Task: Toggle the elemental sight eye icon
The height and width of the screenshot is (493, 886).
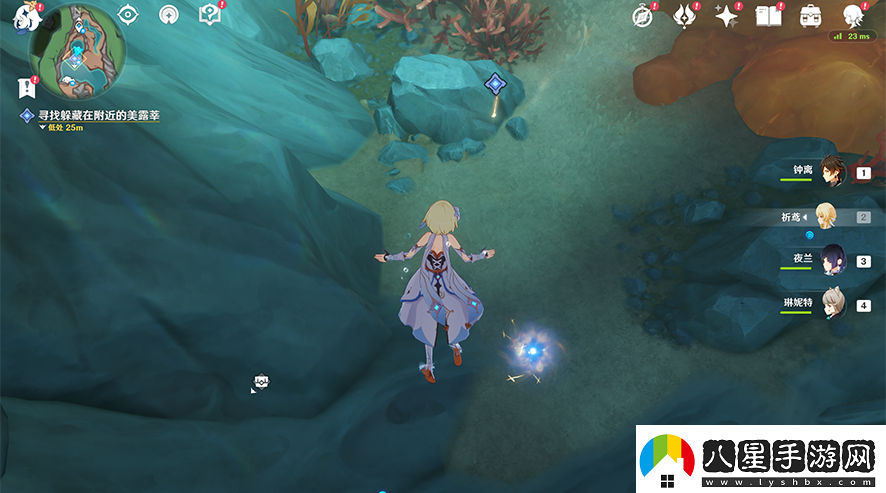Action: (x=127, y=14)
